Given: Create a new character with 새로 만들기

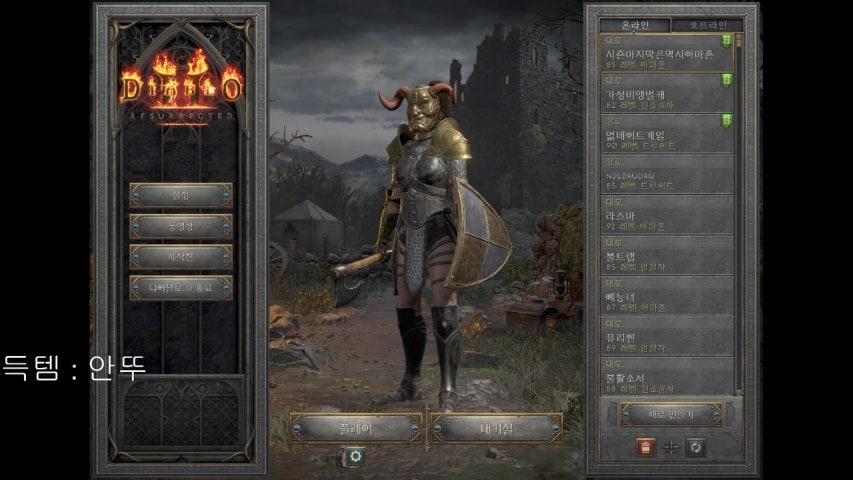Looking at the screenshot, I should coord(670,413).
